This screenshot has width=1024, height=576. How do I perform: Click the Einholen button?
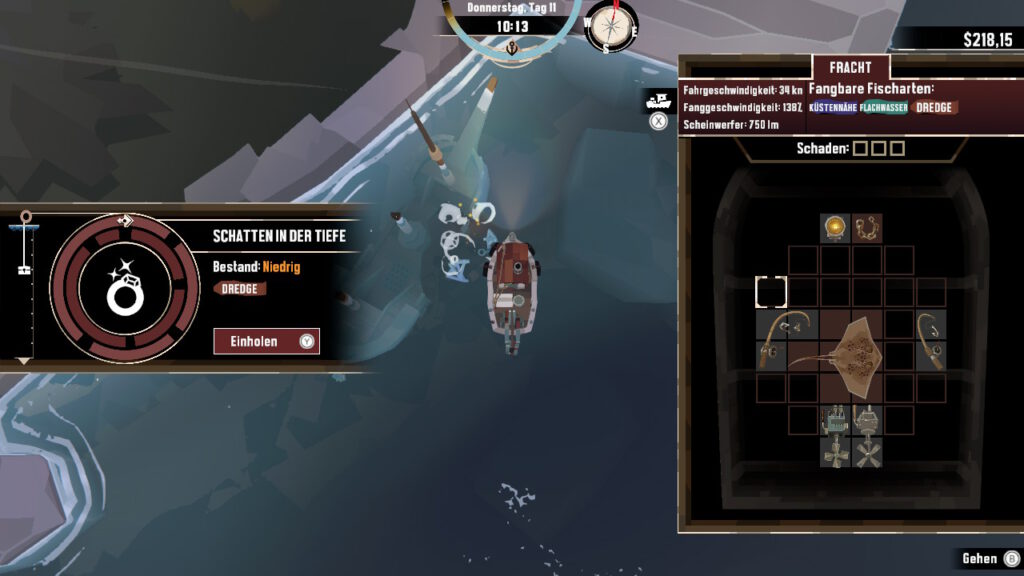266,341
